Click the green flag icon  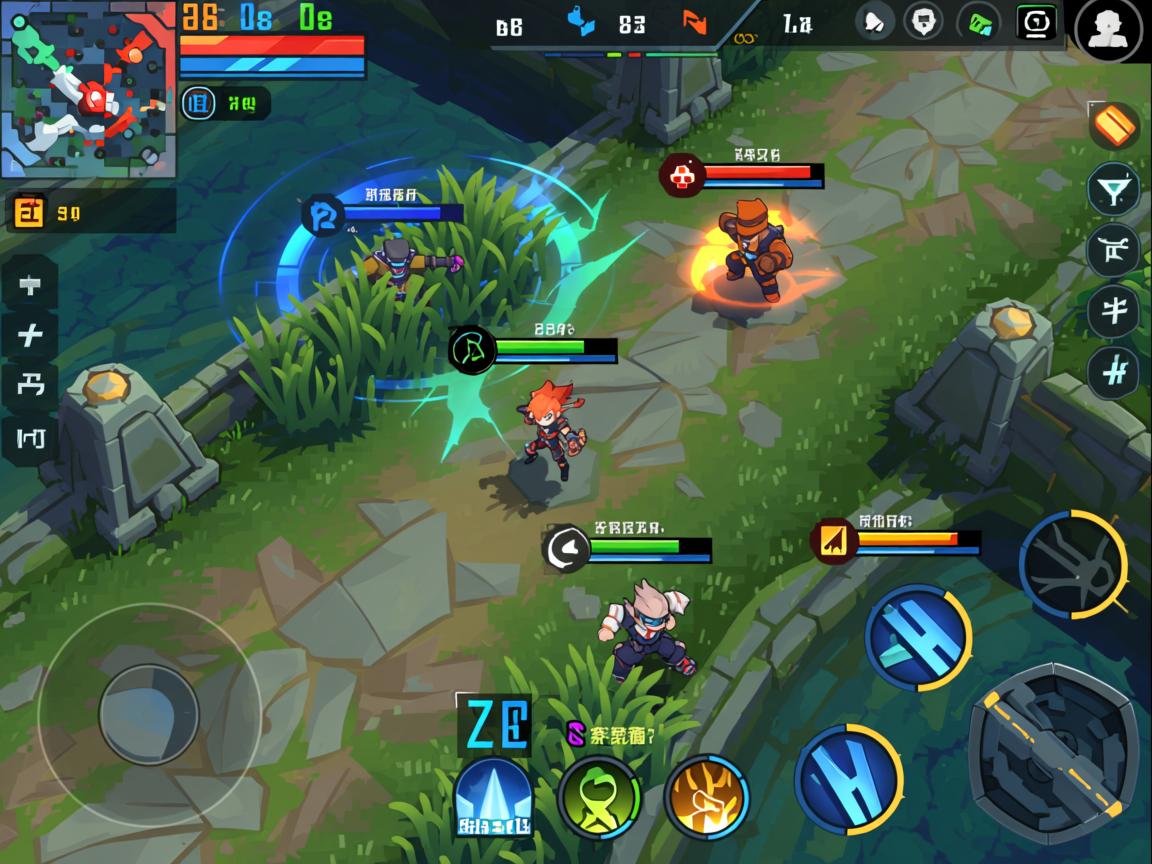click(x=979, y=22)
